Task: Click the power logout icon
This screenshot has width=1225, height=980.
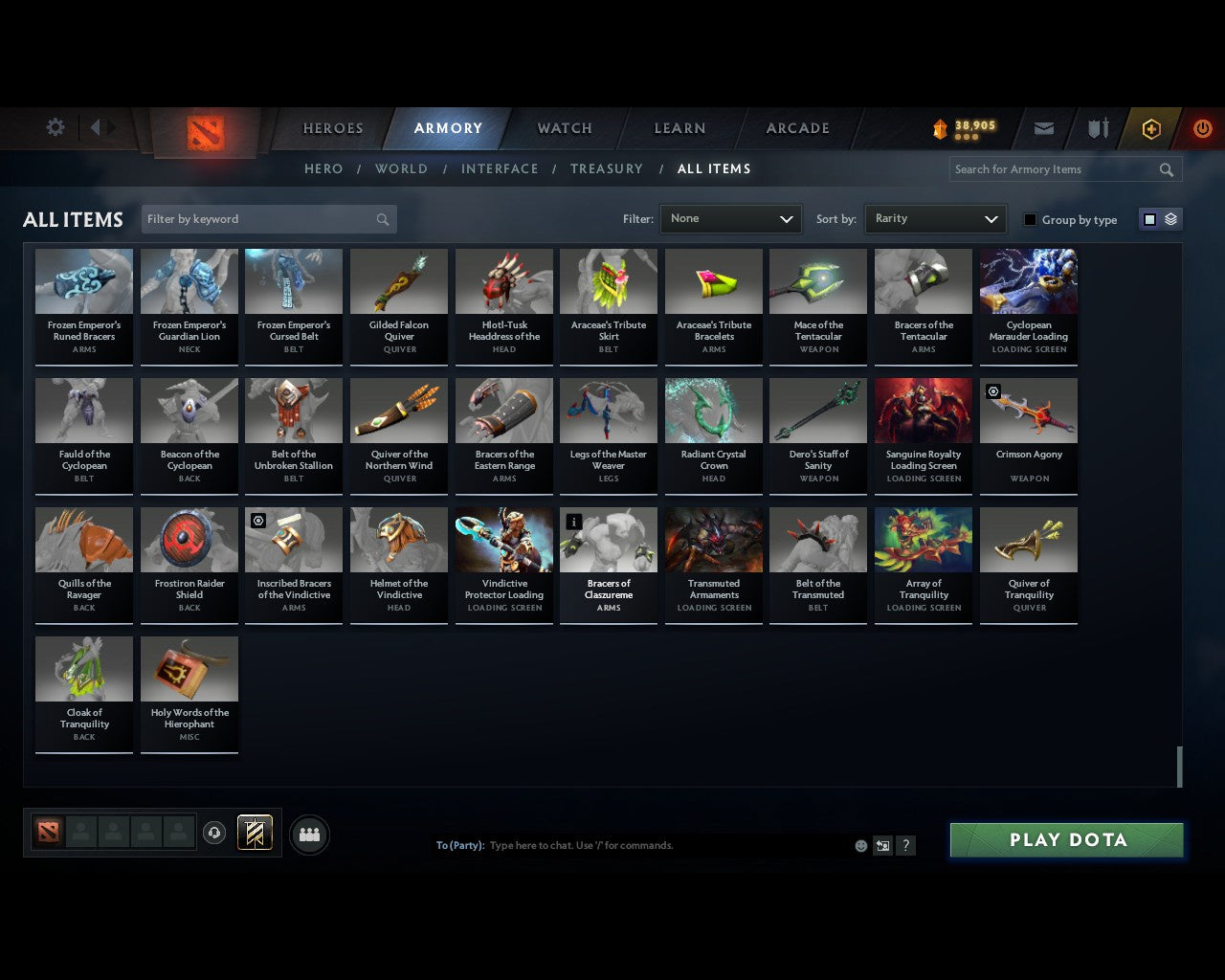Action: tap(1201, 128)
